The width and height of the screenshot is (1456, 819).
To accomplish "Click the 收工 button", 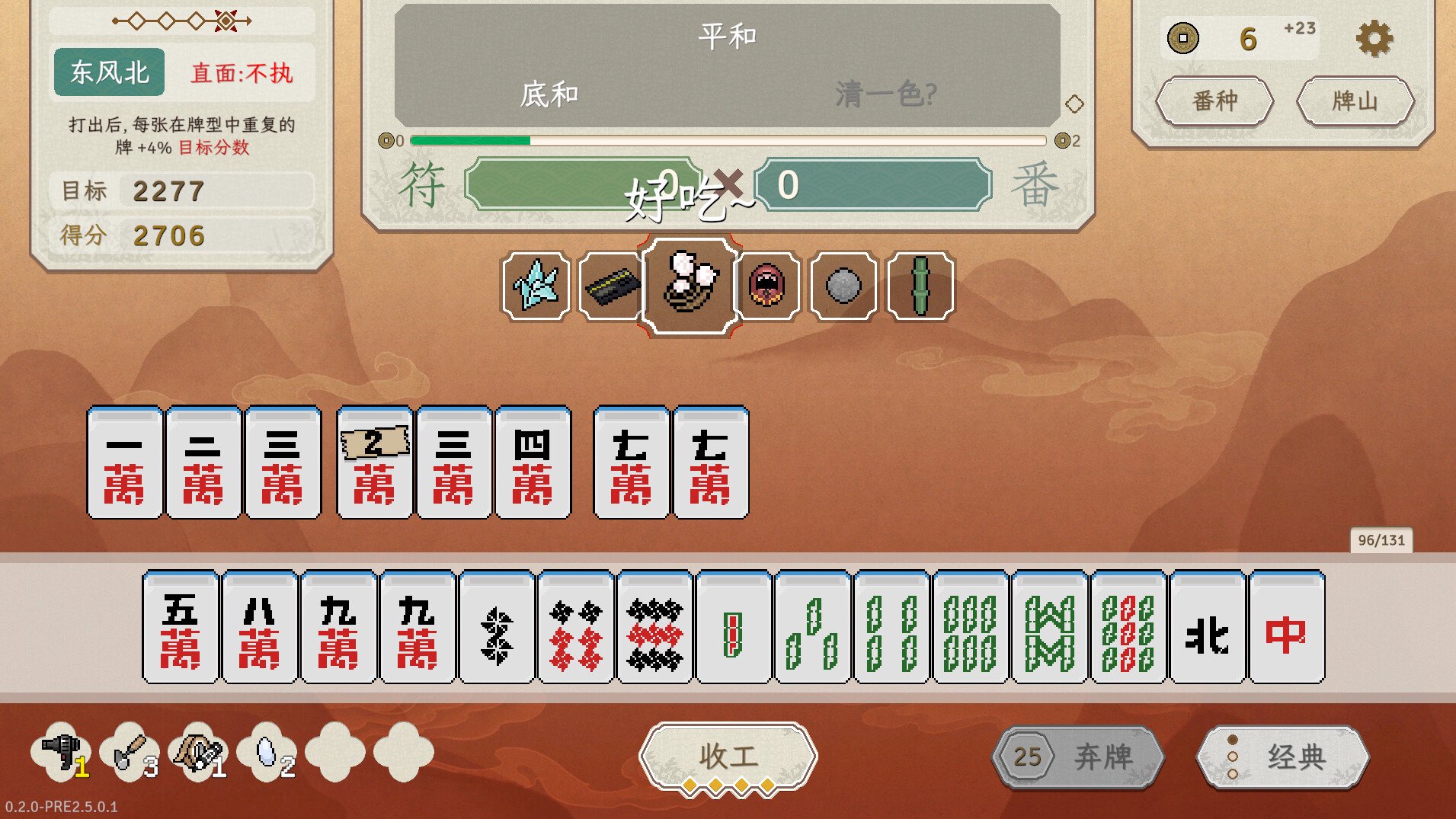I will 728,757.
